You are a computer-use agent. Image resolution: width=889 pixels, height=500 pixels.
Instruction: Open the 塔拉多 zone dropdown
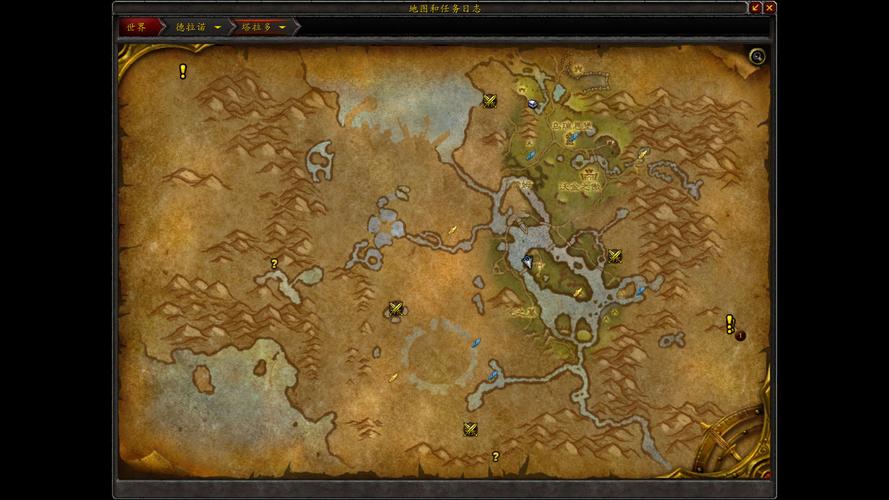click(283, 27)
